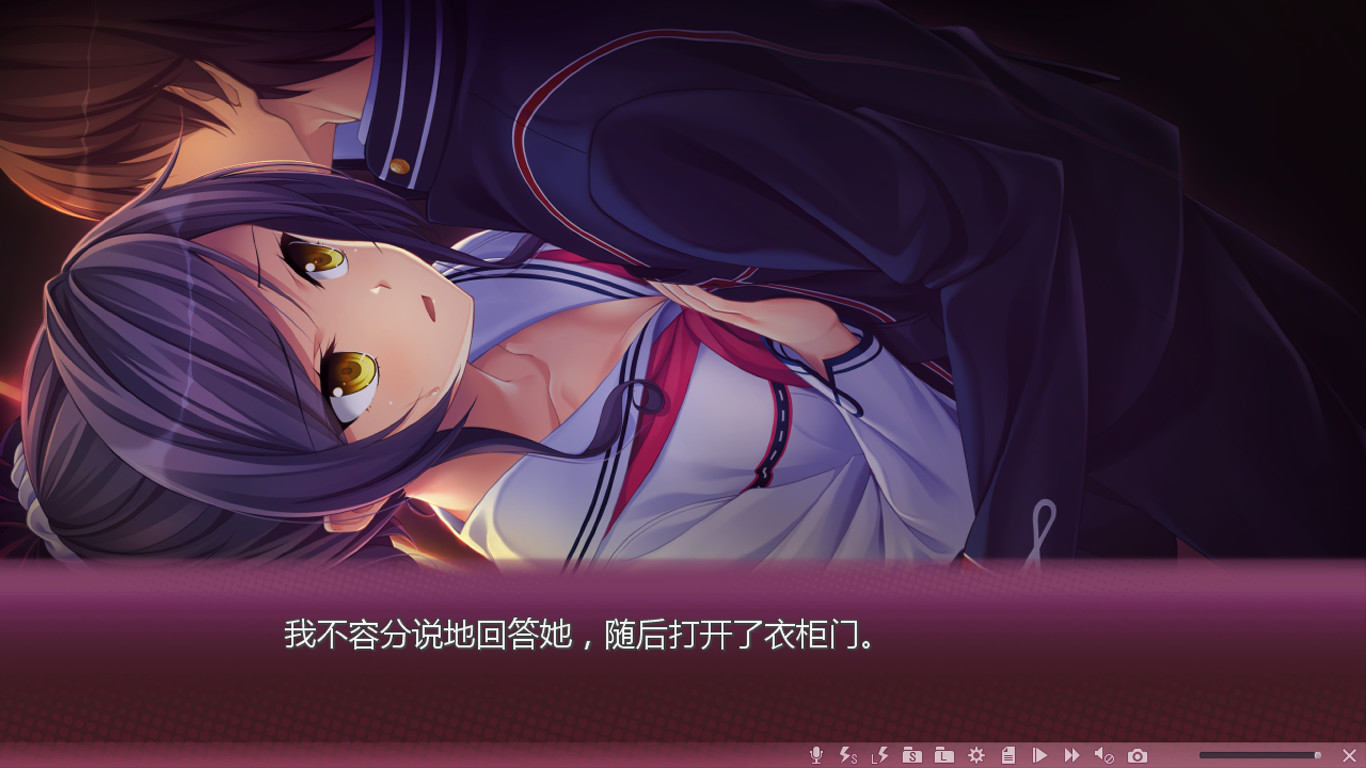
Task: Capture a screenshot with the camera icon
Action: point(1137,757)
